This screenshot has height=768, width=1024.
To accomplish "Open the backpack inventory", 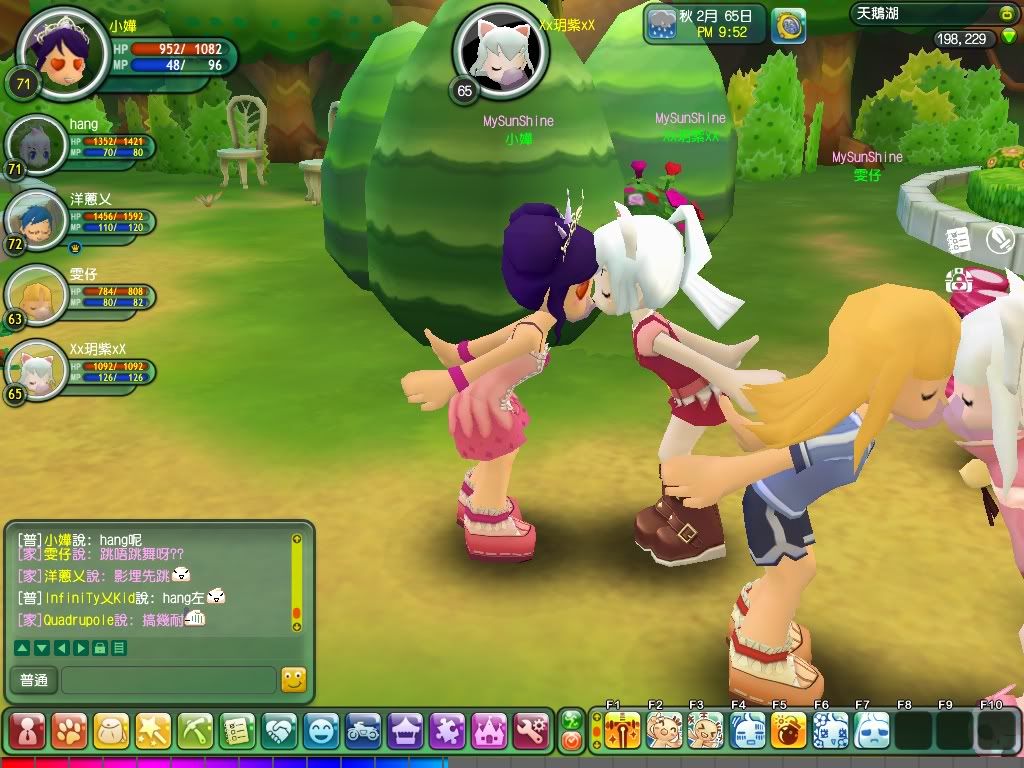I will coord(111,731).
